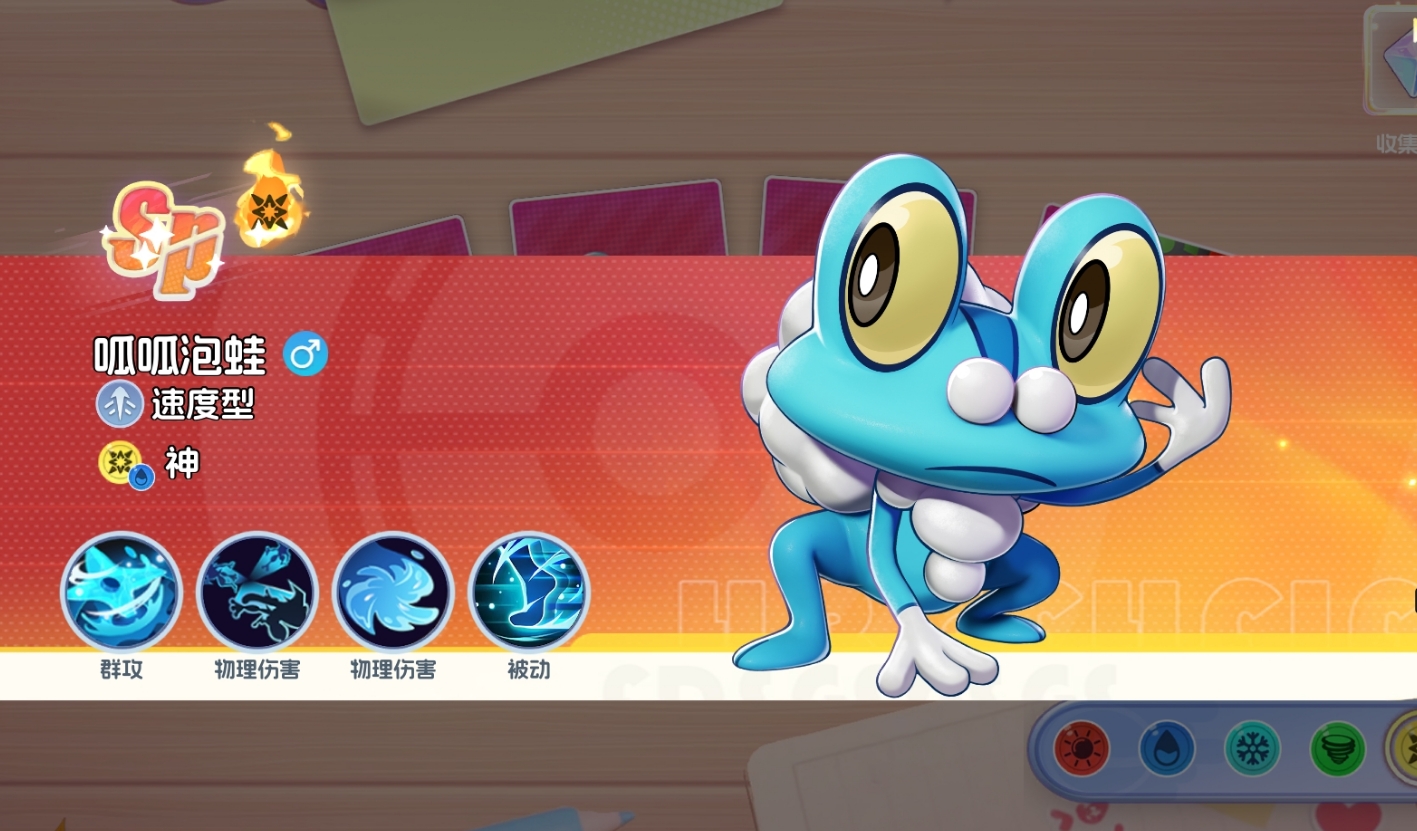Click the SP rarity badge
The image size is (1417, 831).
162,239
